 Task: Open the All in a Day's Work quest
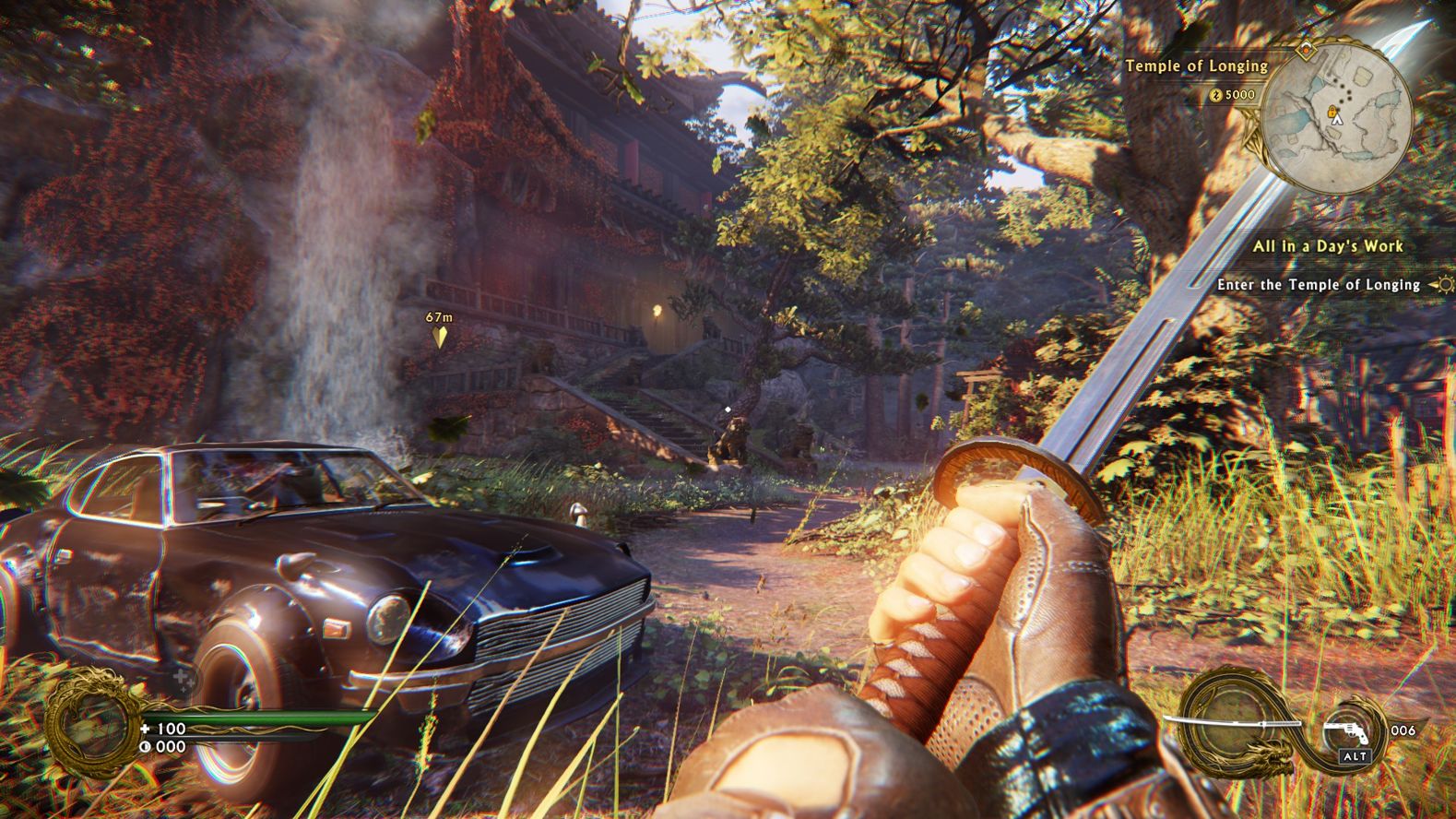[1327, 246]
